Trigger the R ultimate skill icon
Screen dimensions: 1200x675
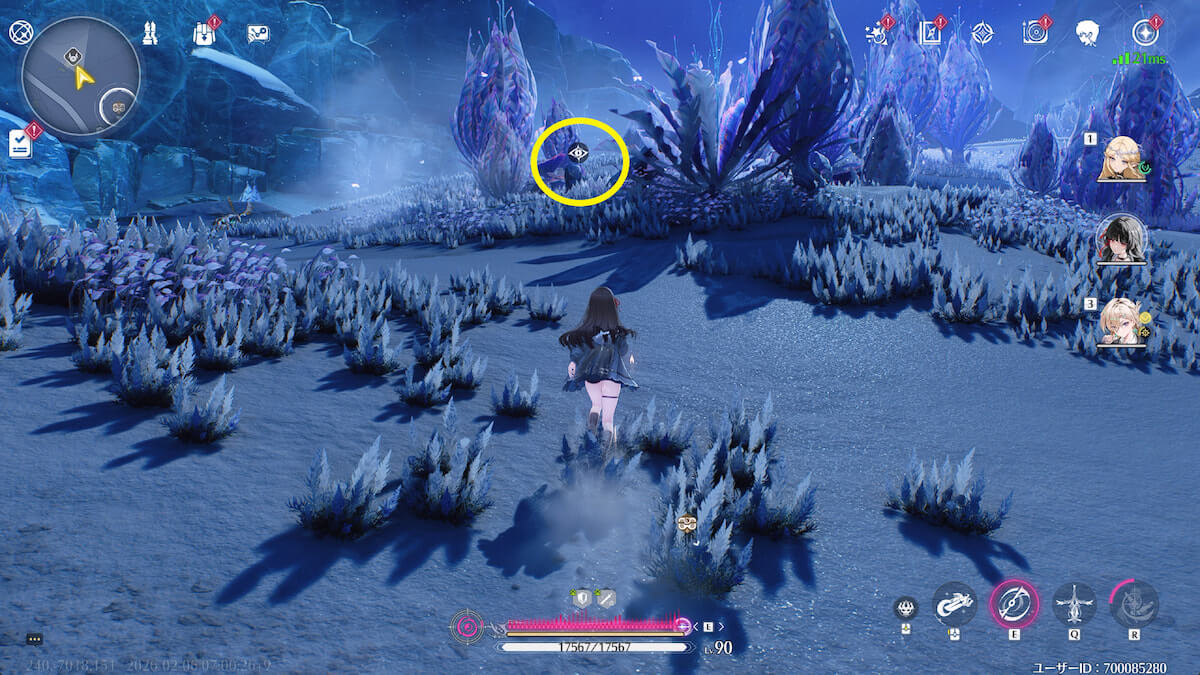[x=1134, y=605]
